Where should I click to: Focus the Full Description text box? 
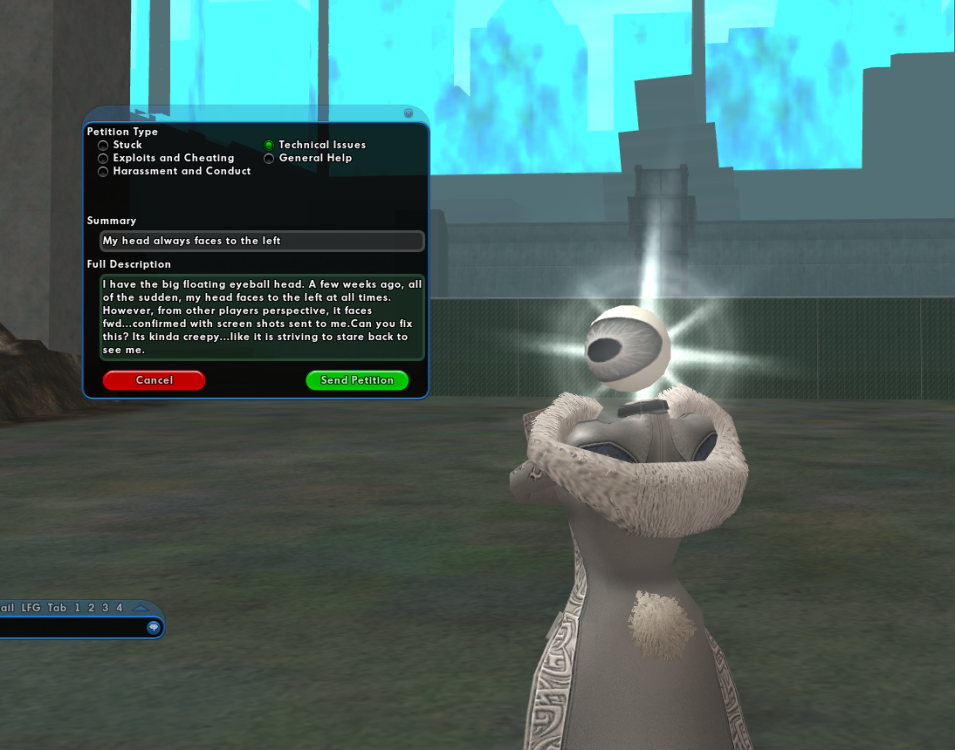[x=262, y=317]
